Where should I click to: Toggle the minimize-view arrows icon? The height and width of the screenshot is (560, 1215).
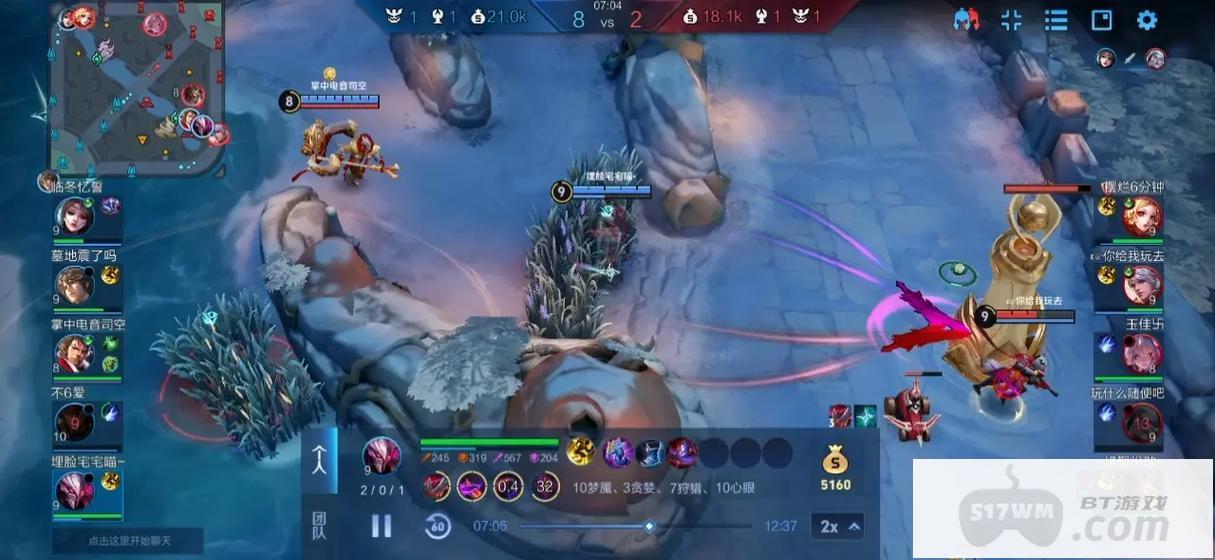click(1011, 20)
